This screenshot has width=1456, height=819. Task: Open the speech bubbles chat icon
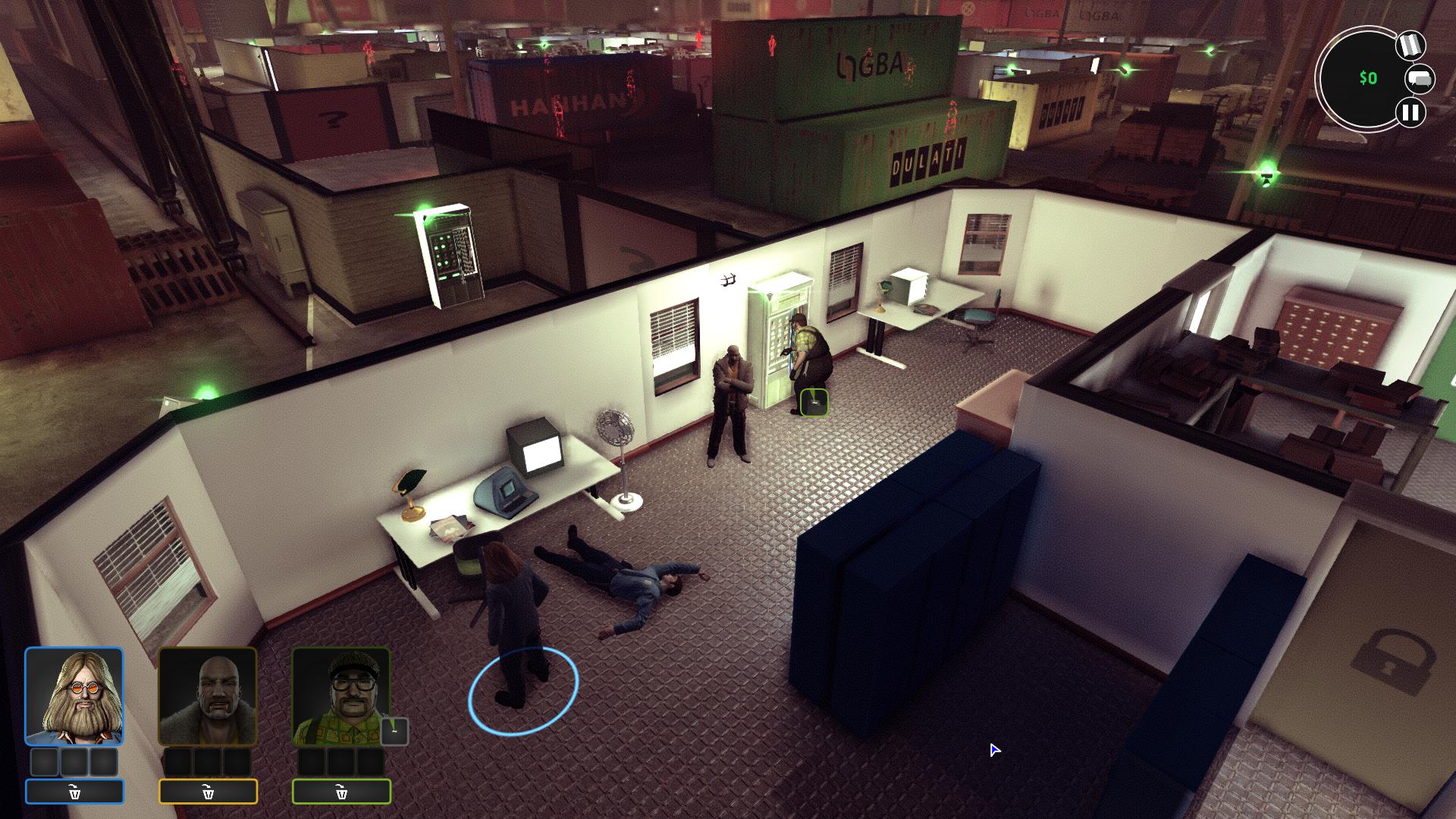(x=1420, y=79)
